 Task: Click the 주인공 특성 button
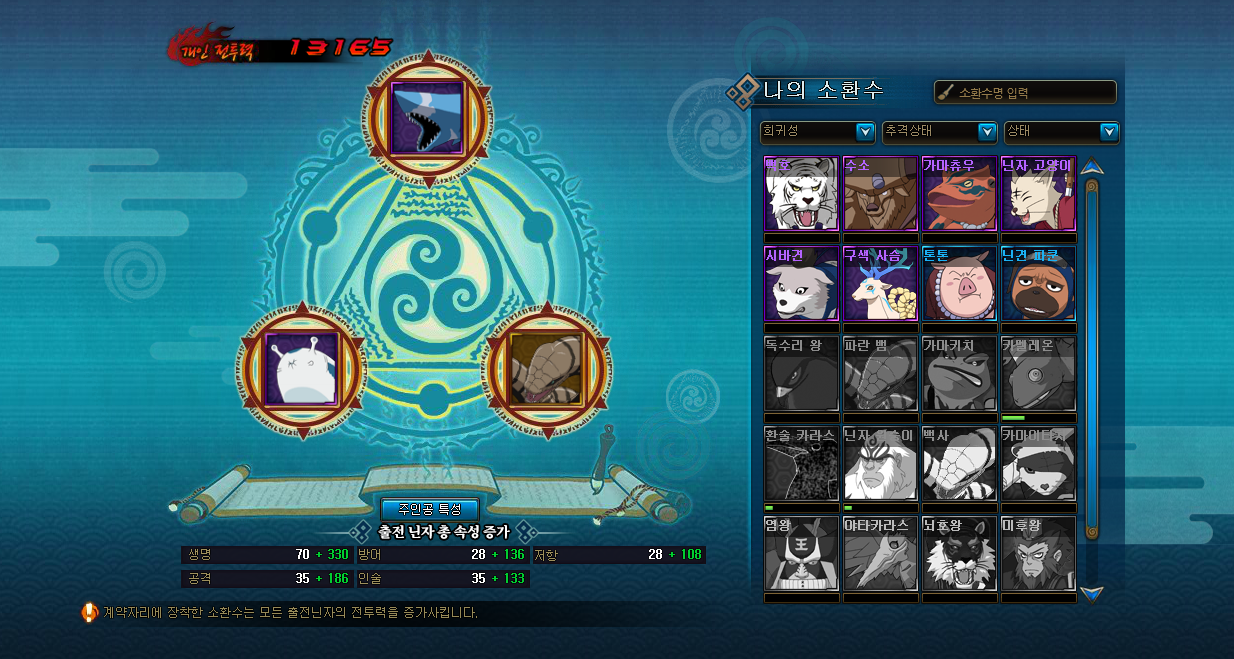430,509
